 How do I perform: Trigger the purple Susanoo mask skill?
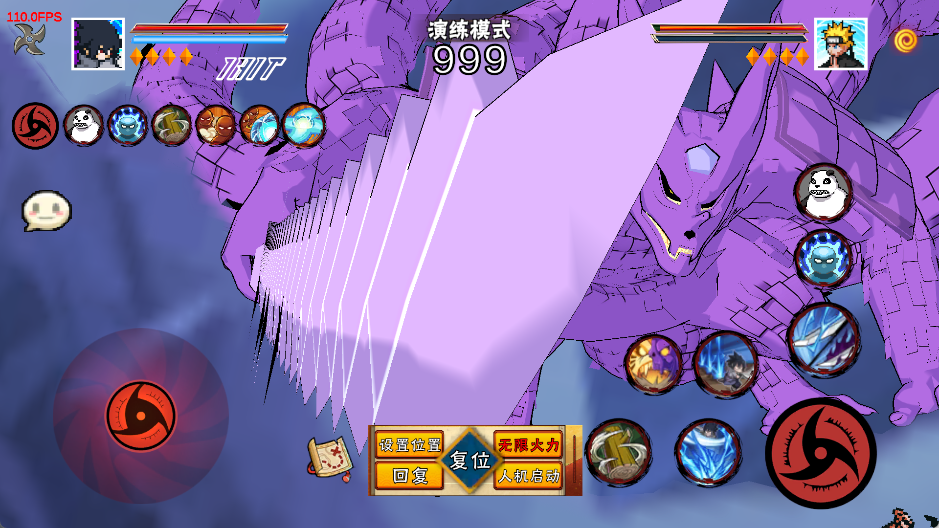coord(653,363)
